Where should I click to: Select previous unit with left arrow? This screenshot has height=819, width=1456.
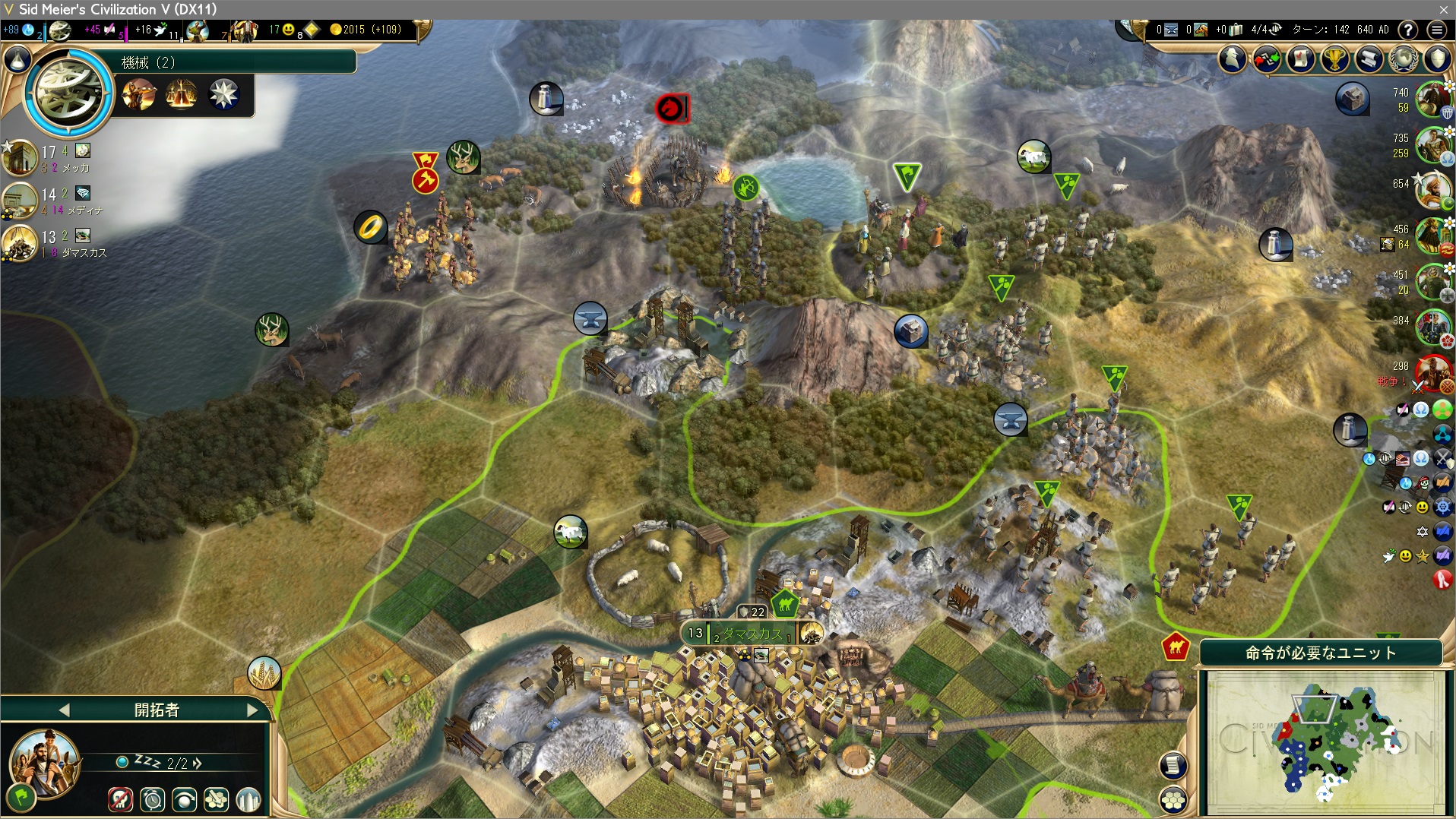64,710
